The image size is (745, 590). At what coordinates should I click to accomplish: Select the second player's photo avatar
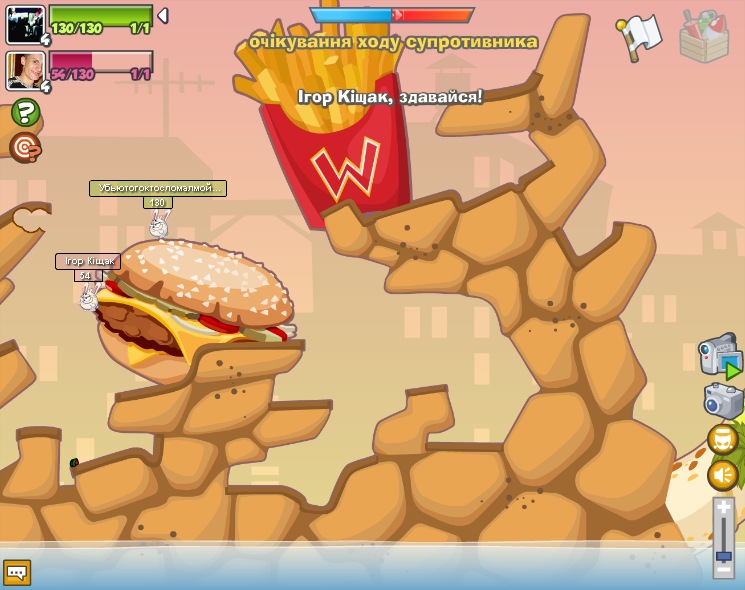(25, 71)
